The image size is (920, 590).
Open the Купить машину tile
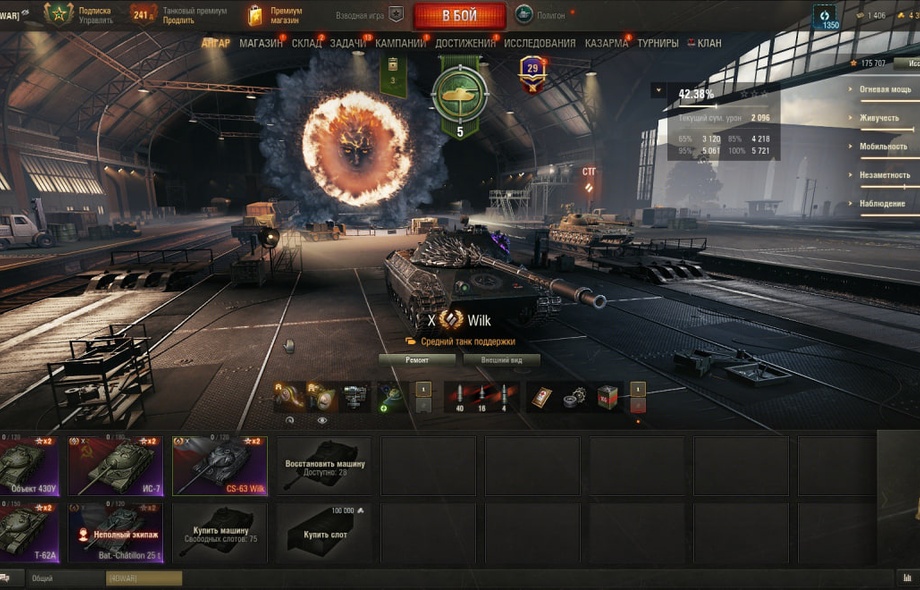pyautogui.click(x=220, y=532)
